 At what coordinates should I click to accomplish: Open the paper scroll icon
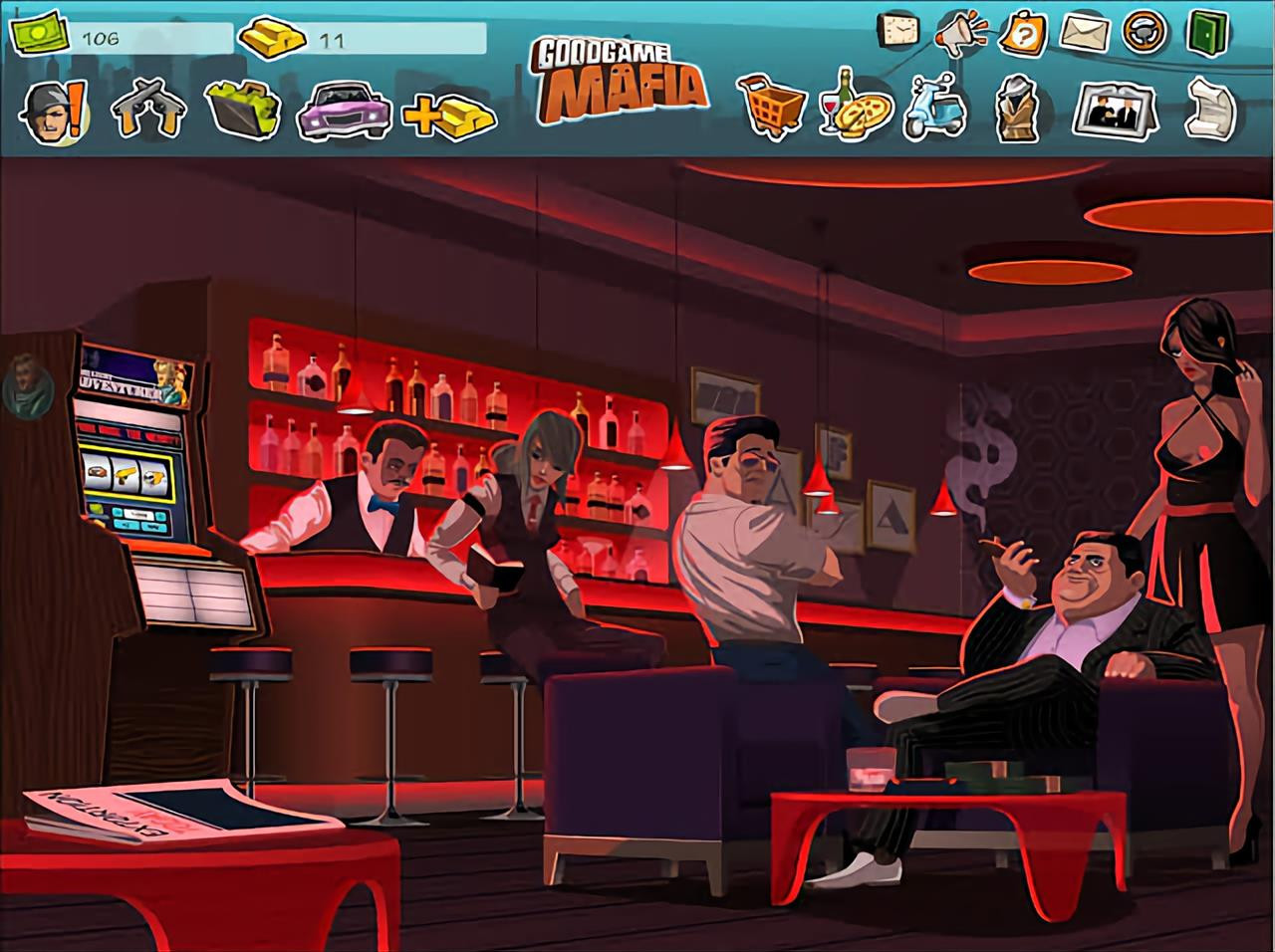click(1209, 108)
